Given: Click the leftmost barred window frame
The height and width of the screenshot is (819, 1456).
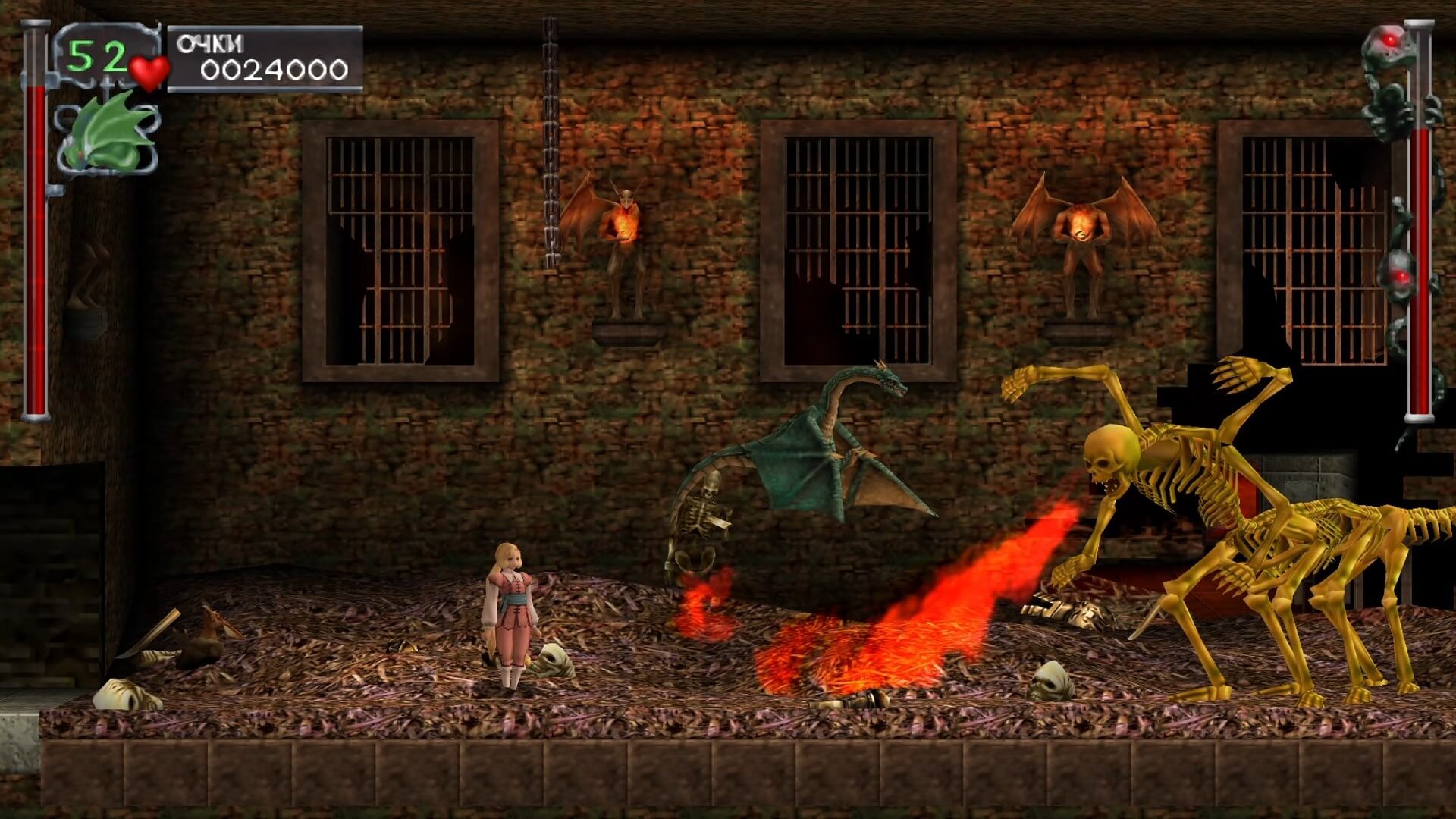Looking at the screenshot, I should 402,243.
